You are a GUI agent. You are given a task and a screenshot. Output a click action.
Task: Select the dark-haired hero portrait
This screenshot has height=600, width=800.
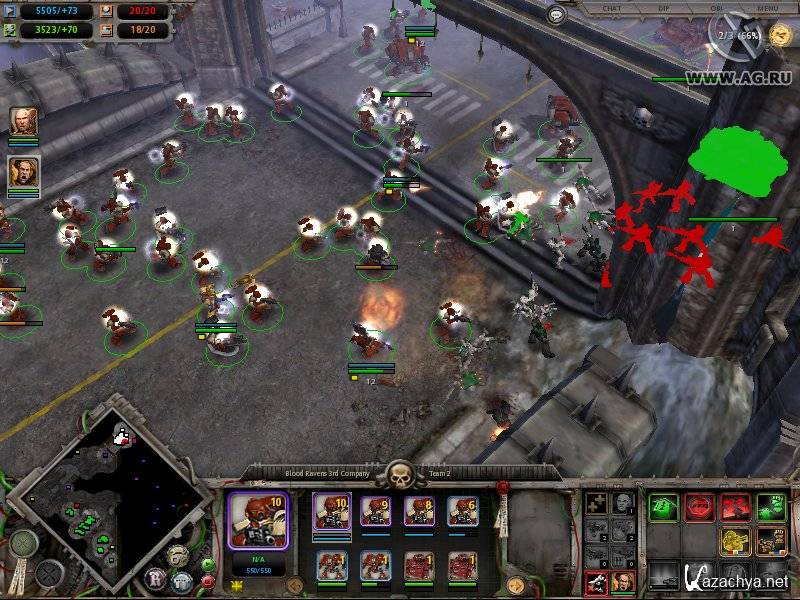(23, 173)
